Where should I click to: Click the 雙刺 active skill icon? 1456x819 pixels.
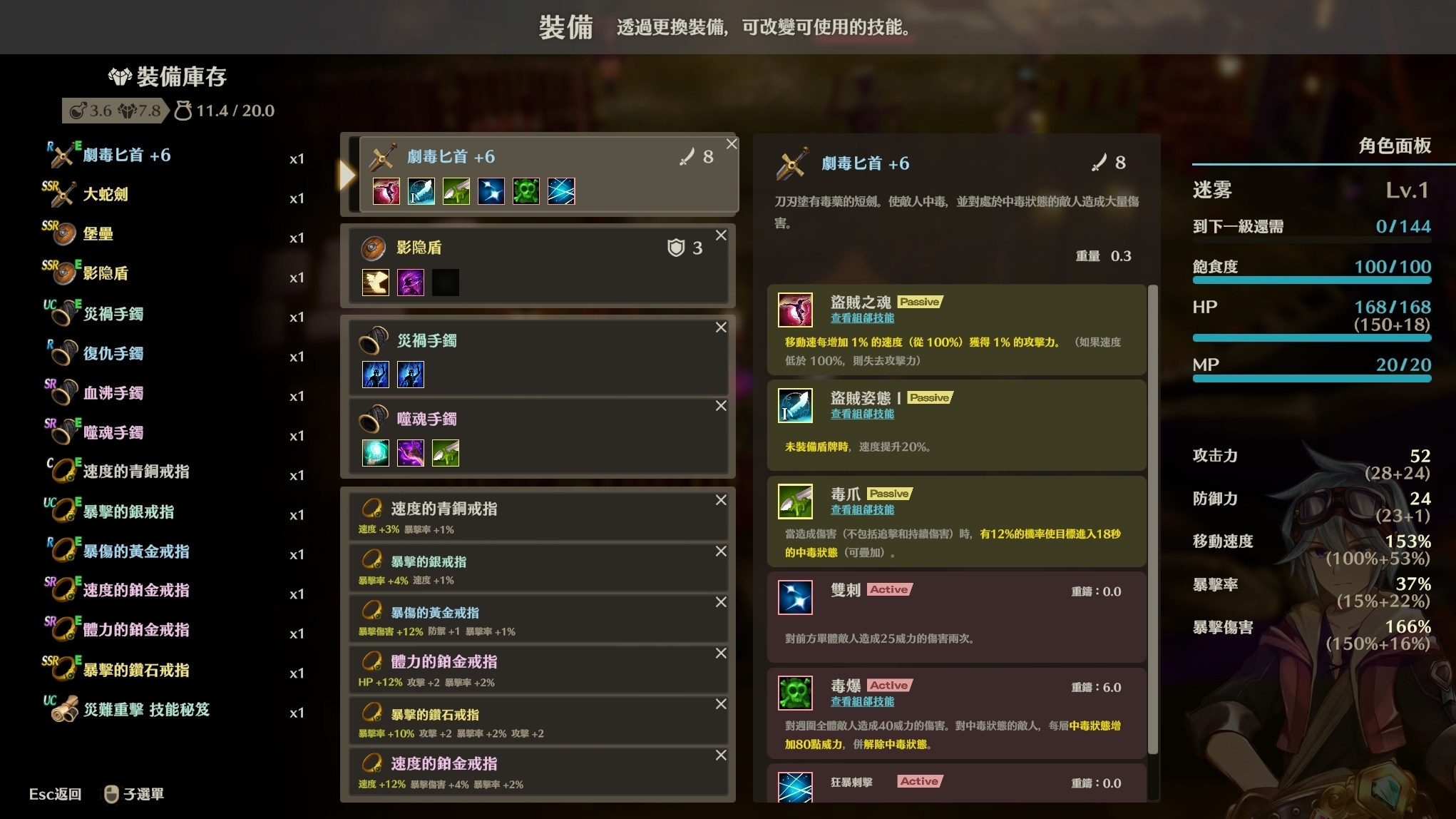tap(796, 597)
